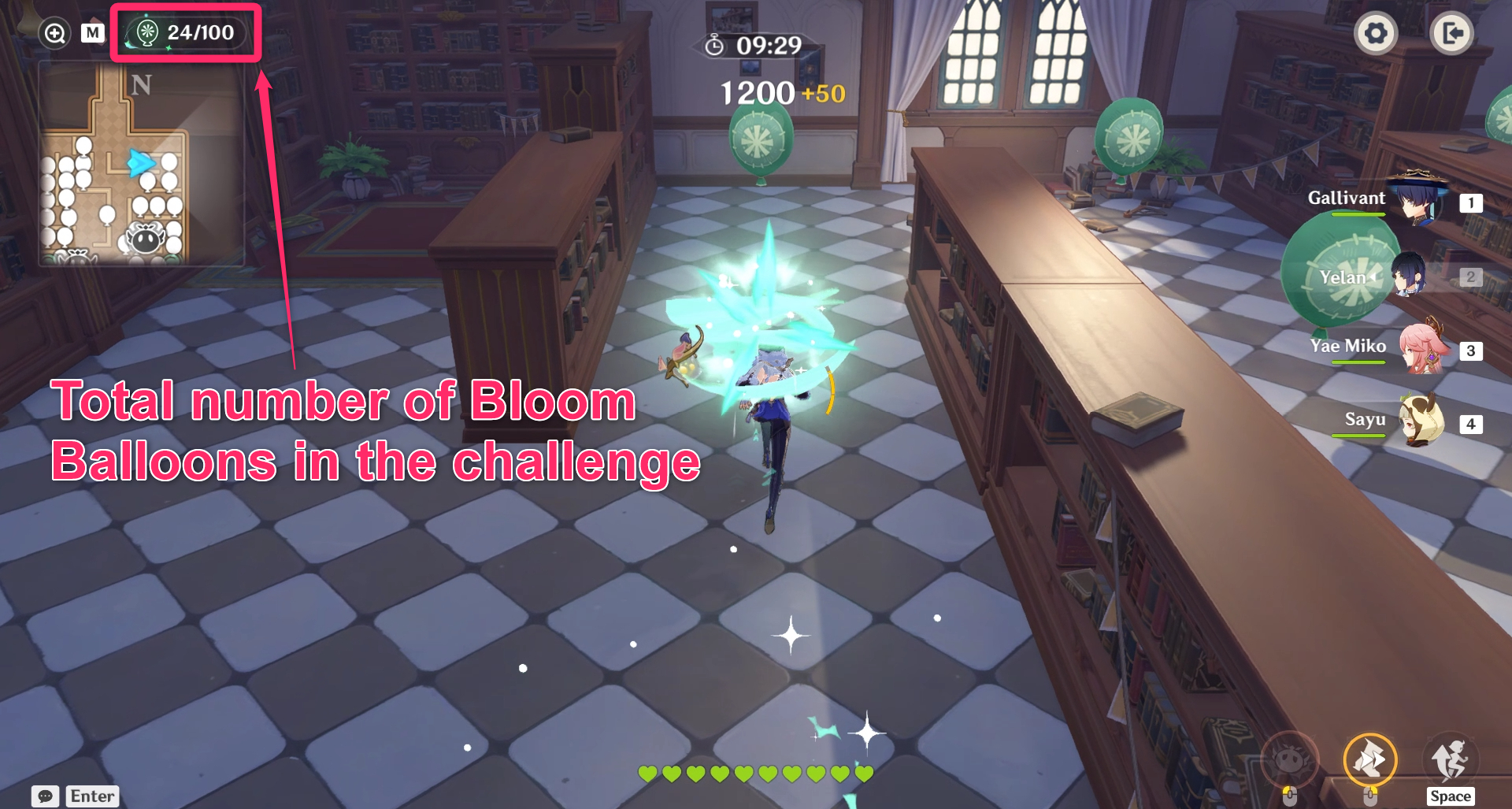This screenshot has height=809, width=1512.
Task: Click the minimap zoom magnifier icon
Action: [x=54, y=33]
